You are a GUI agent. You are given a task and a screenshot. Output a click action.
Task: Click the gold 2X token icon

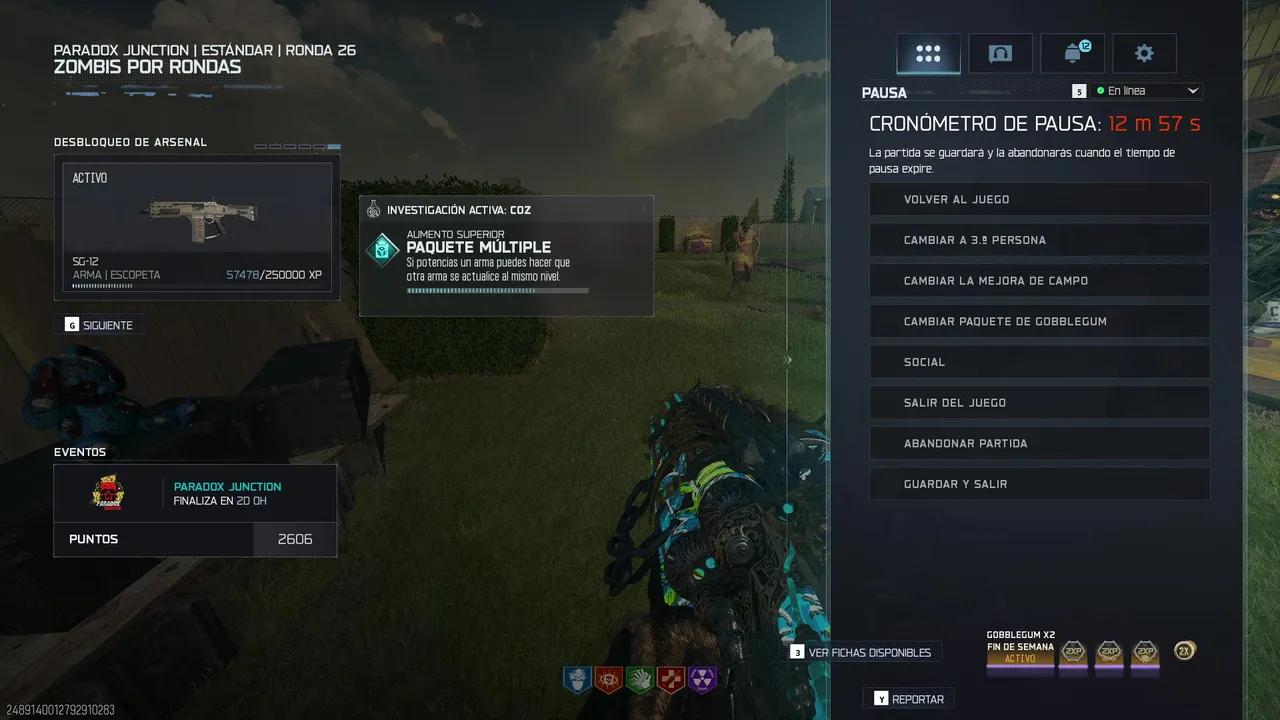pos(1184,651)
